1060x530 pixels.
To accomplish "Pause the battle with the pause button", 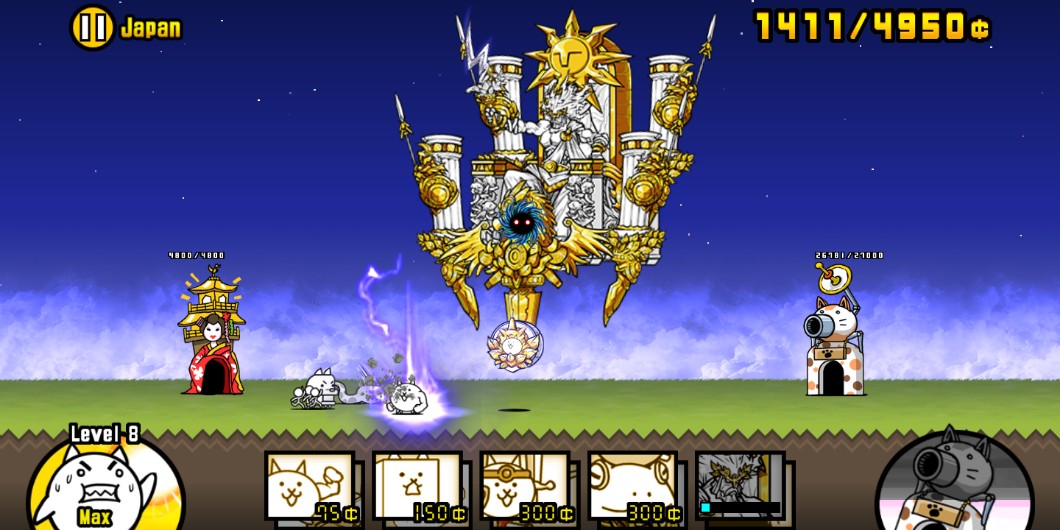I will pyautogui.click(x=92, y=27).
